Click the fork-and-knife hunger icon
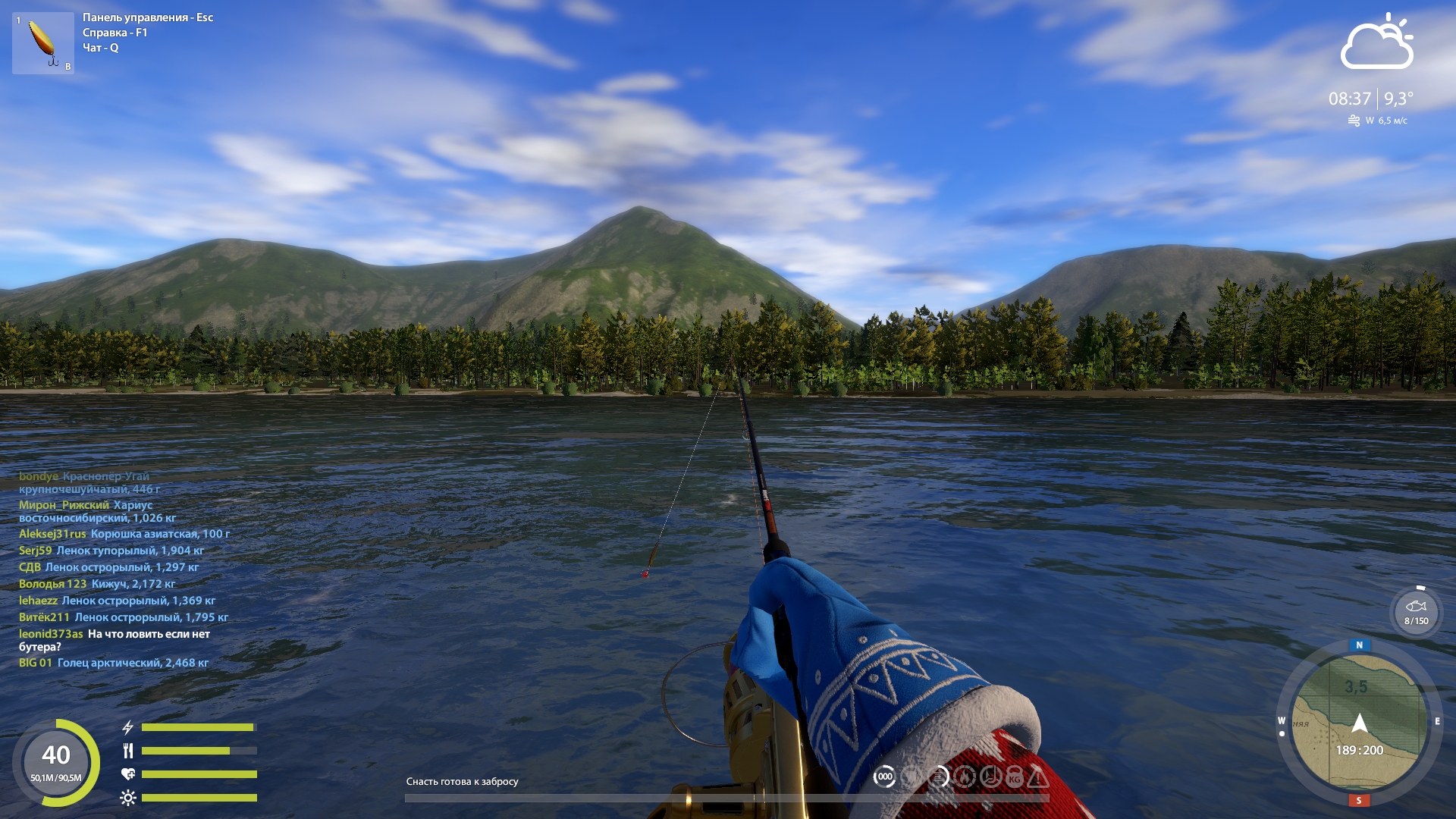The width and height of the screenshot is (1456, 819). point(129,752)
